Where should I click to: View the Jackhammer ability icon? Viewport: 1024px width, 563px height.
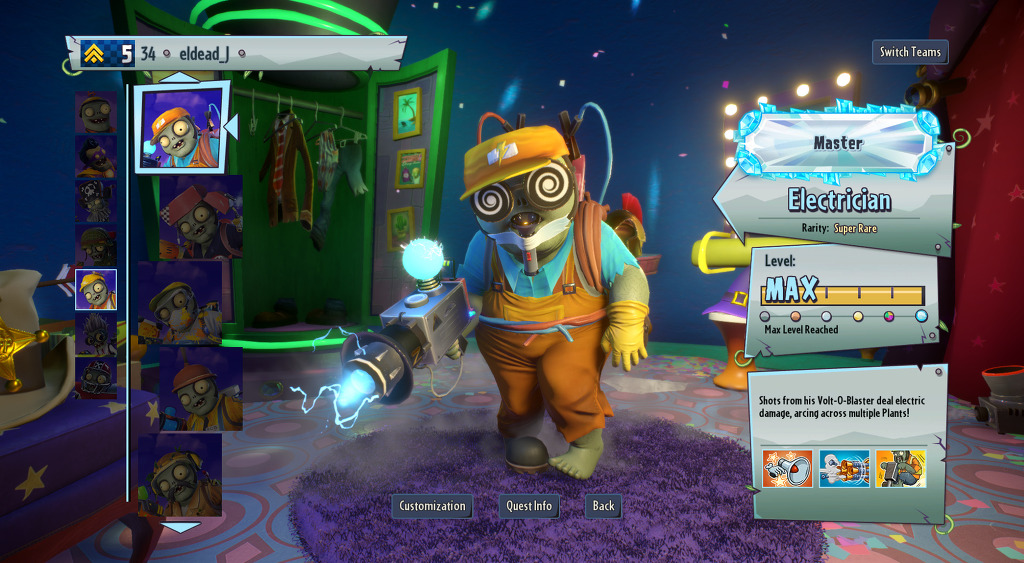click(900, 468)
